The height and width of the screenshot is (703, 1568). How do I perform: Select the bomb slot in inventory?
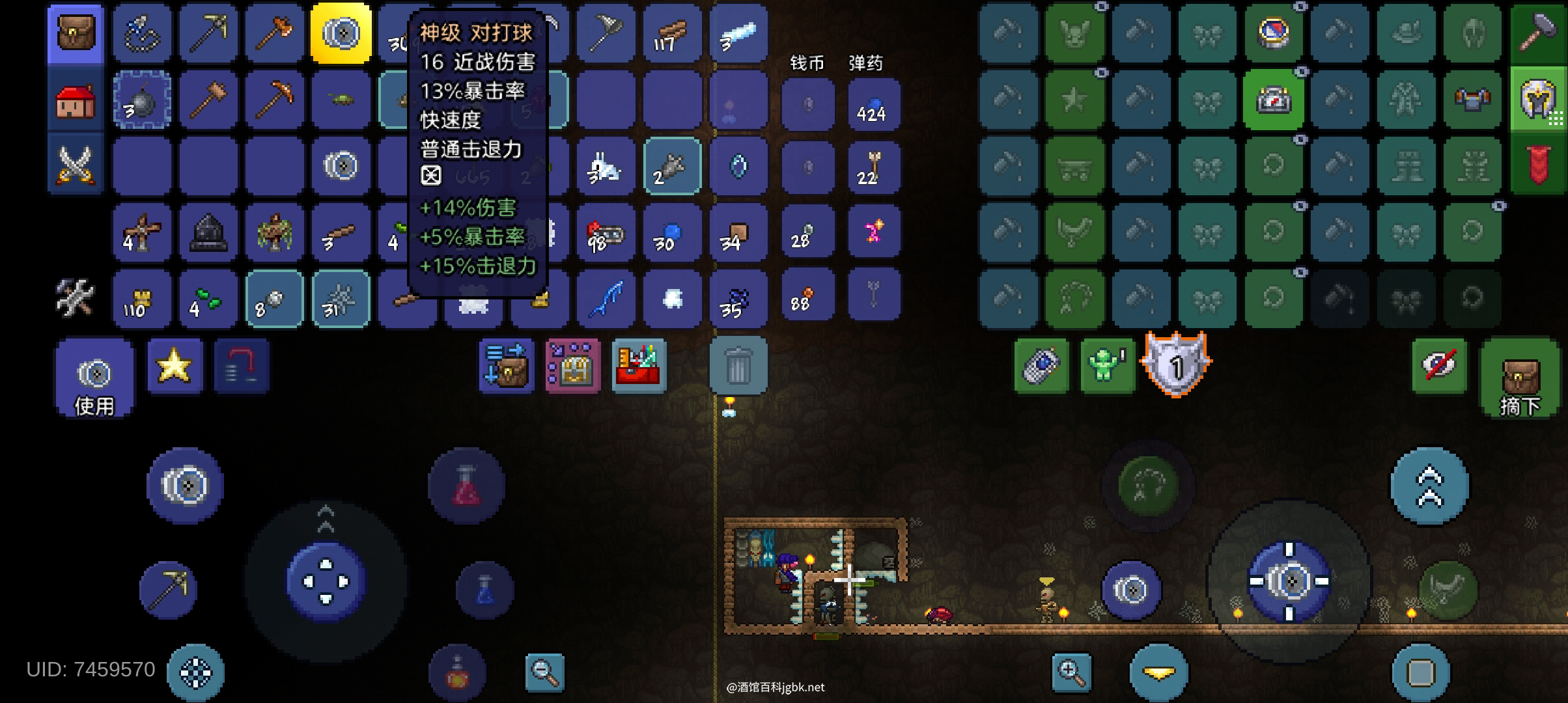(142, 101)
